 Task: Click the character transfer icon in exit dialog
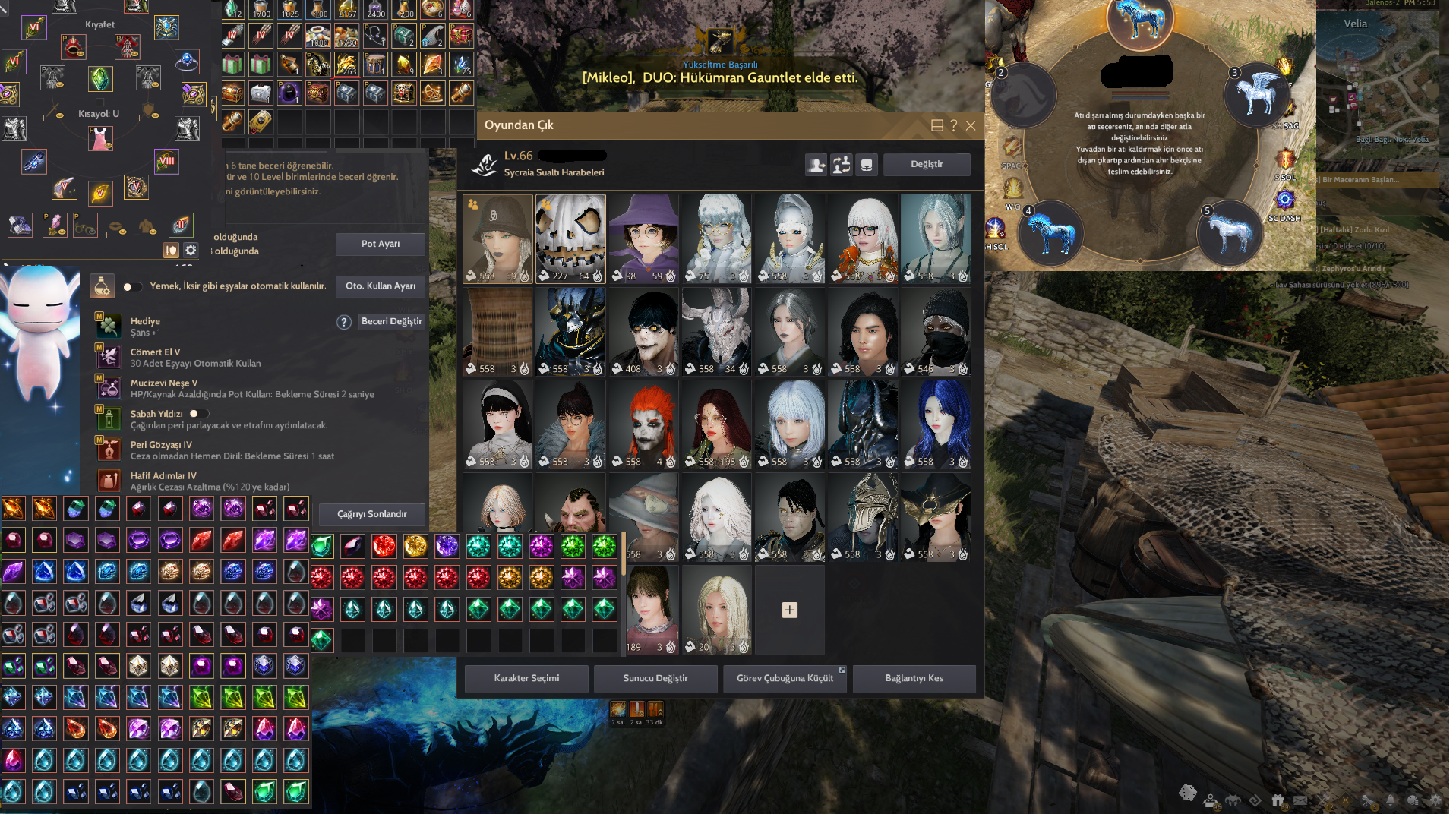[x=816, y=165]
